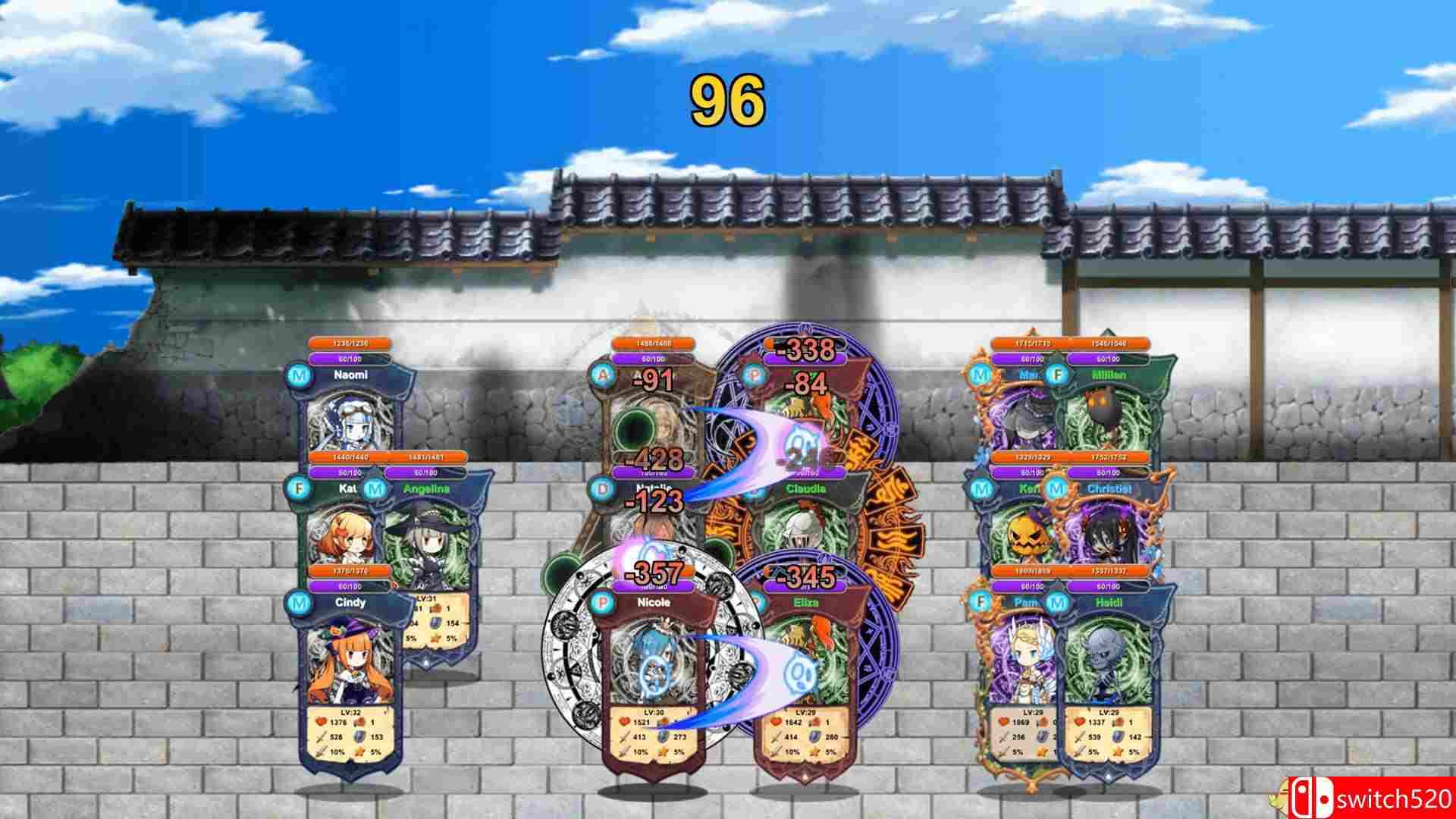Click the F element badge on Millian's card
1456x819 pixels.
pyautogui.click(x=1057, y=374)
